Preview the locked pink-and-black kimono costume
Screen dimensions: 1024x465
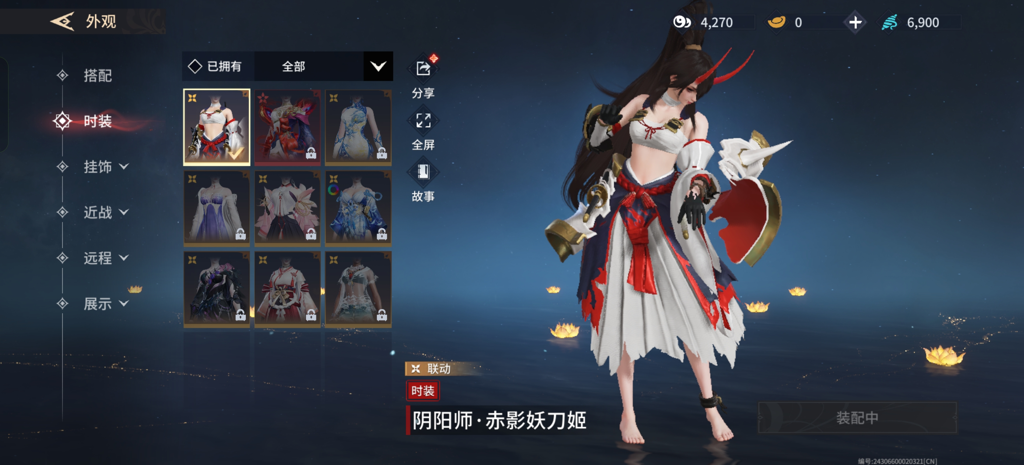pyautogui.click(x=287, y=208)
